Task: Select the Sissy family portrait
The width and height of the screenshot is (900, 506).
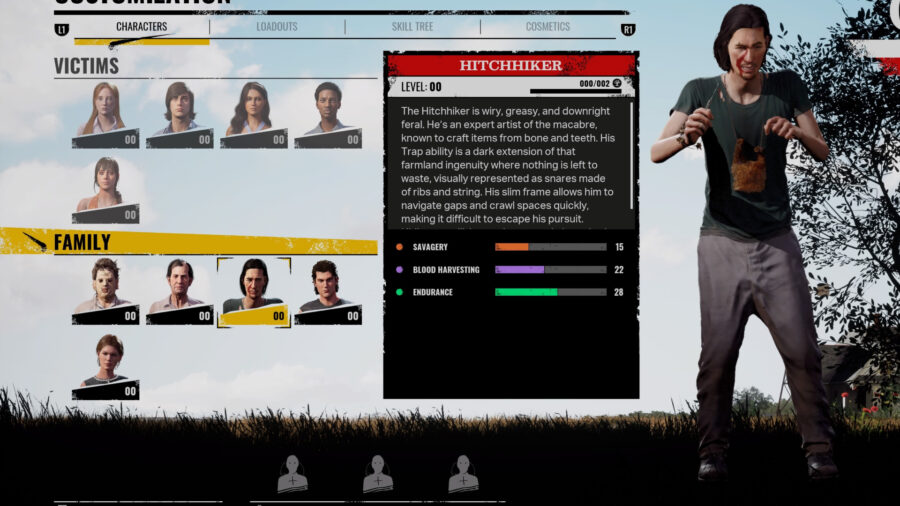Action: [105, 367]
